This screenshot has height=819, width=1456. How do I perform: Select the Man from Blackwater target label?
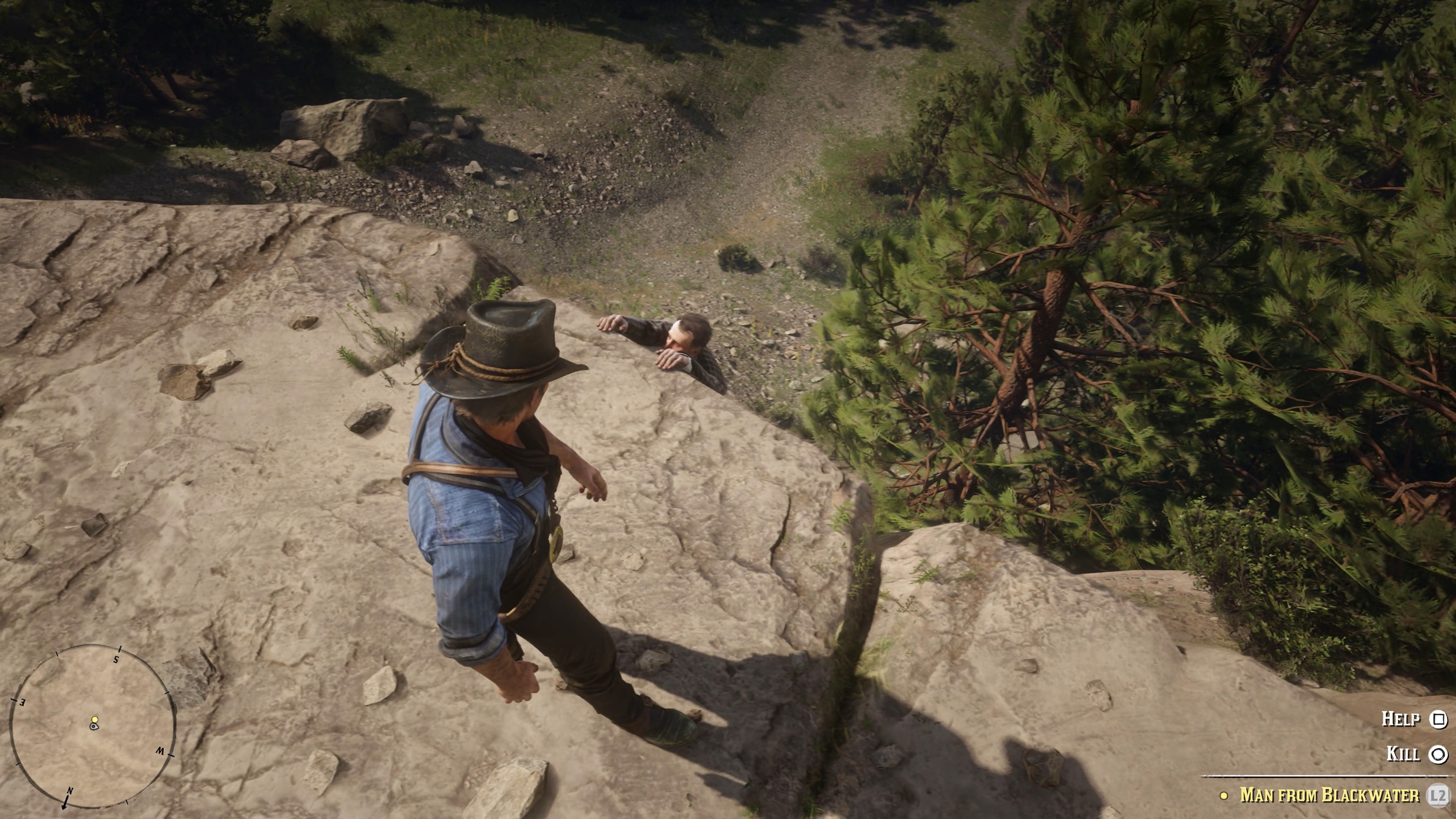coord(1329,795)
